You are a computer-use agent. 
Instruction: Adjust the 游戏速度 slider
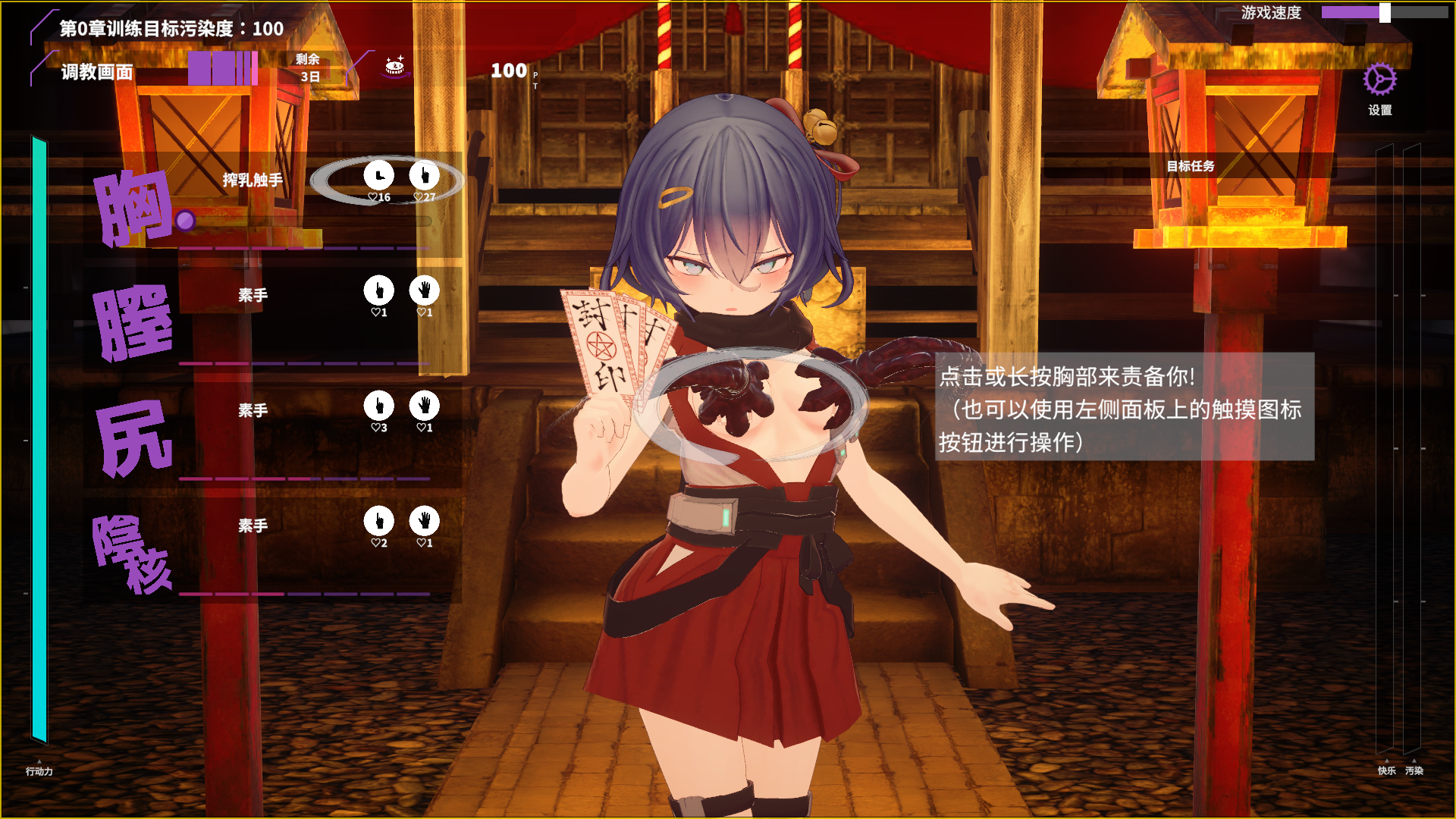click(1385, 13)
